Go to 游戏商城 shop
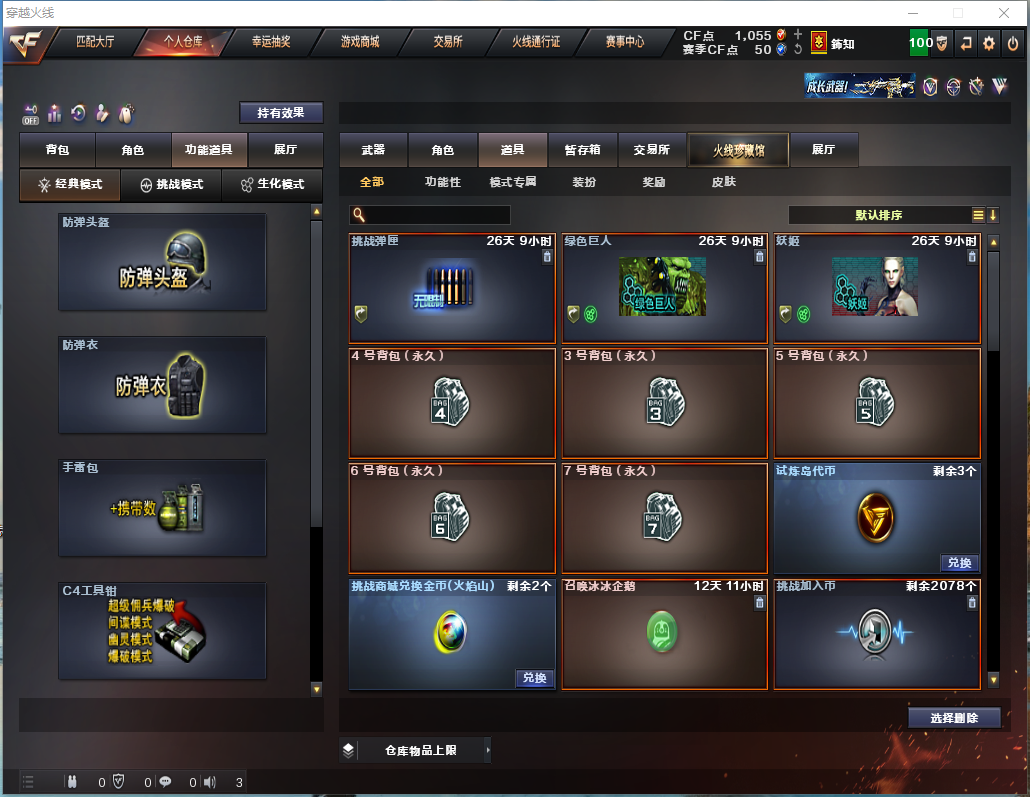1030x797 pixels. pos(360,42)
